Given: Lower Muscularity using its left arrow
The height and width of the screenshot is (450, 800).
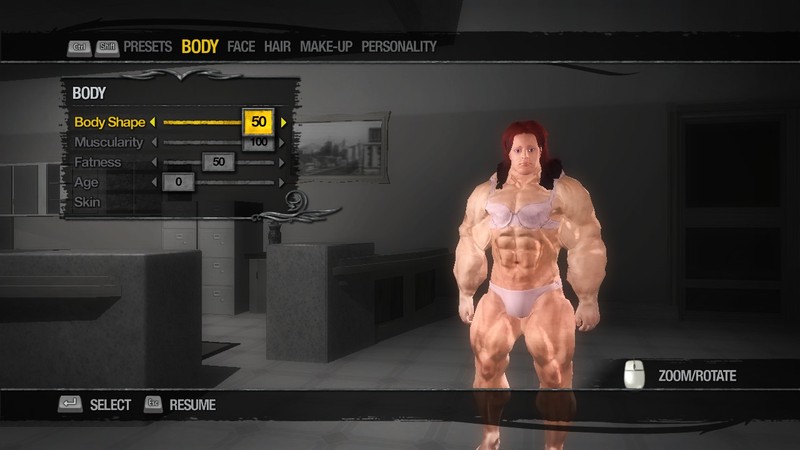Looking at the screenshot, I should pyautogui.click(x=153, y=142).
